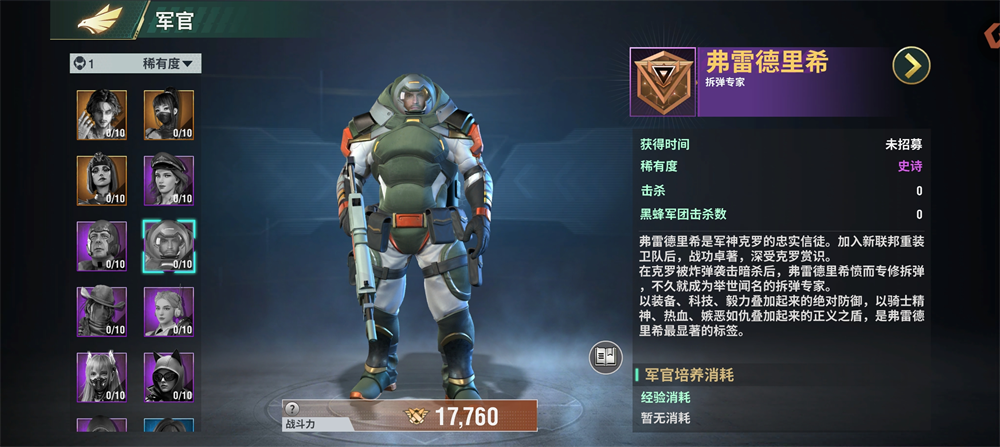Select the hooded officer with sunglasses
The width and height of the screenshot is (1000, 447).
(x=168, y=377)
